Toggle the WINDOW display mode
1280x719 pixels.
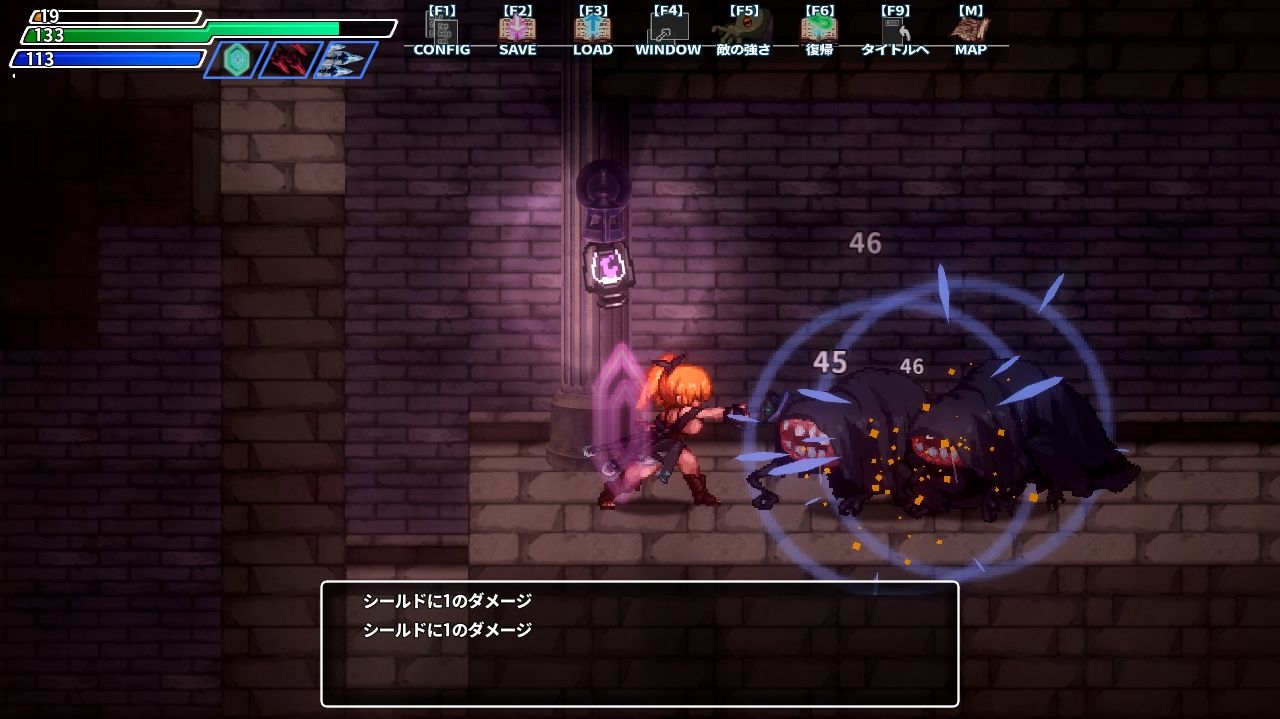click(x=668, y=32)
